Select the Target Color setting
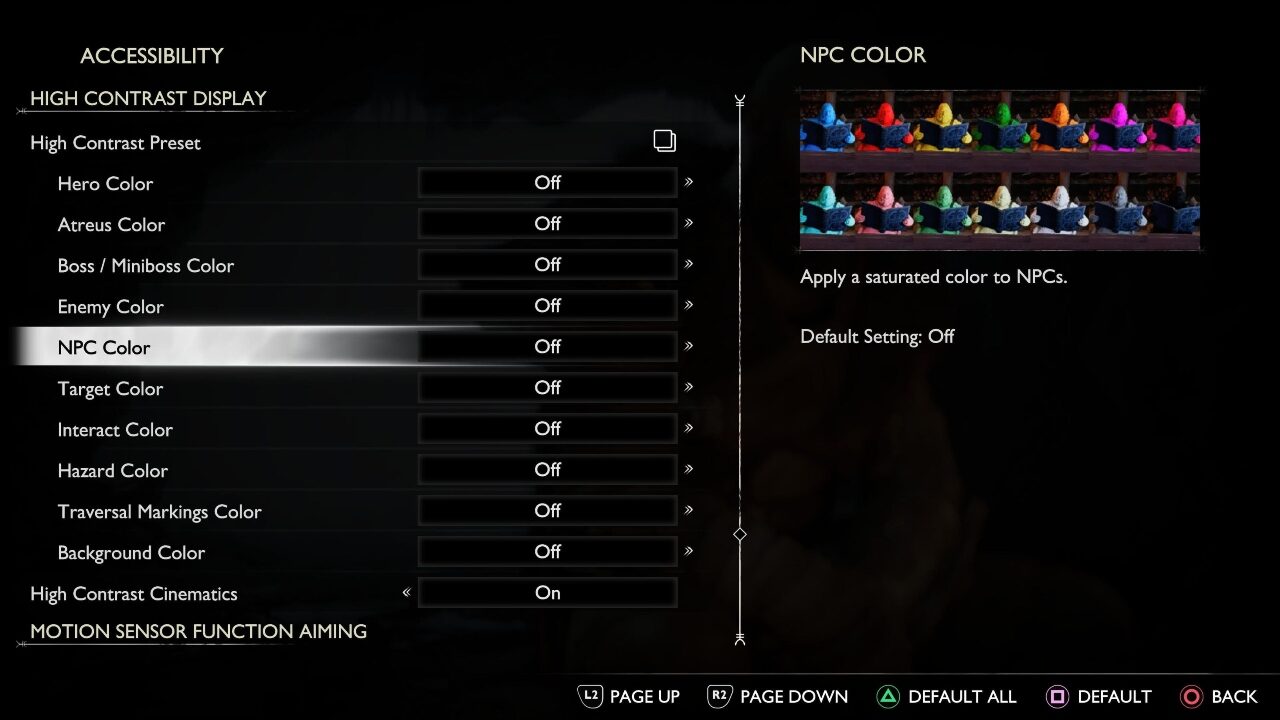1280x720 pixels. [x=110, y=389]
